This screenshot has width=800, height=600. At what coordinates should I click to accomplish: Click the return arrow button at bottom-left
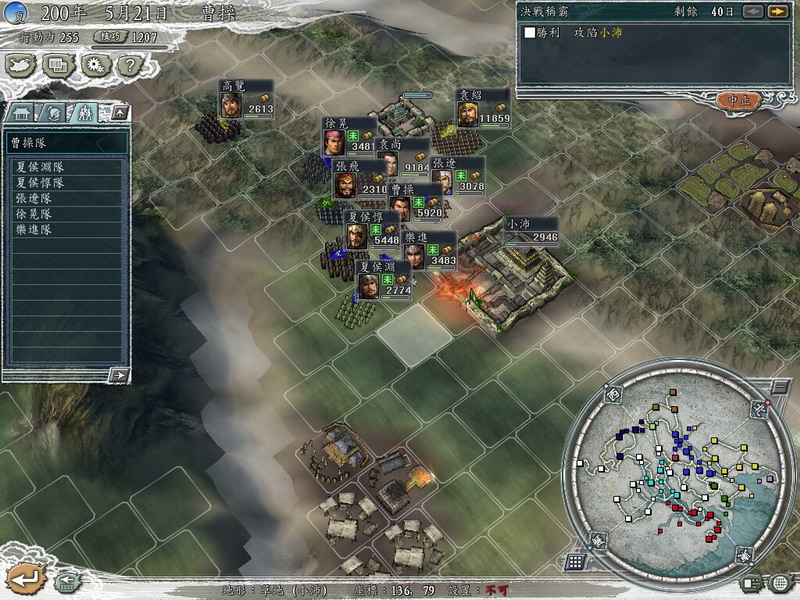(x=24, y=577)
